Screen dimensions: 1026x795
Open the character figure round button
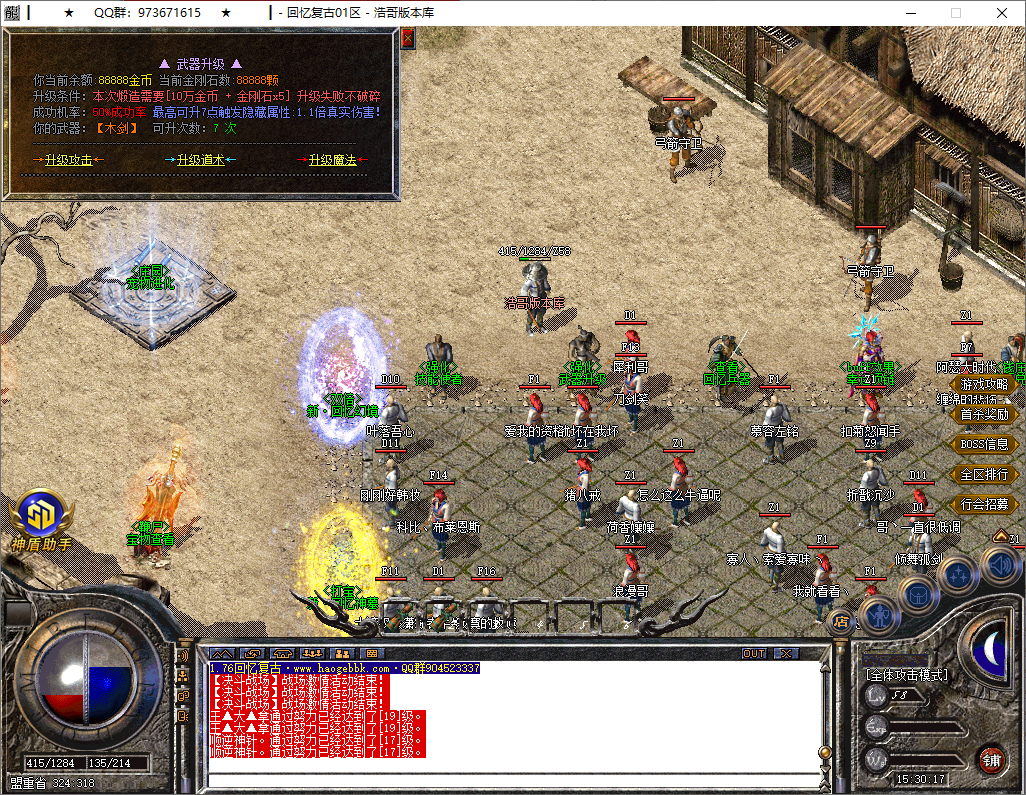tap(879, 614)
